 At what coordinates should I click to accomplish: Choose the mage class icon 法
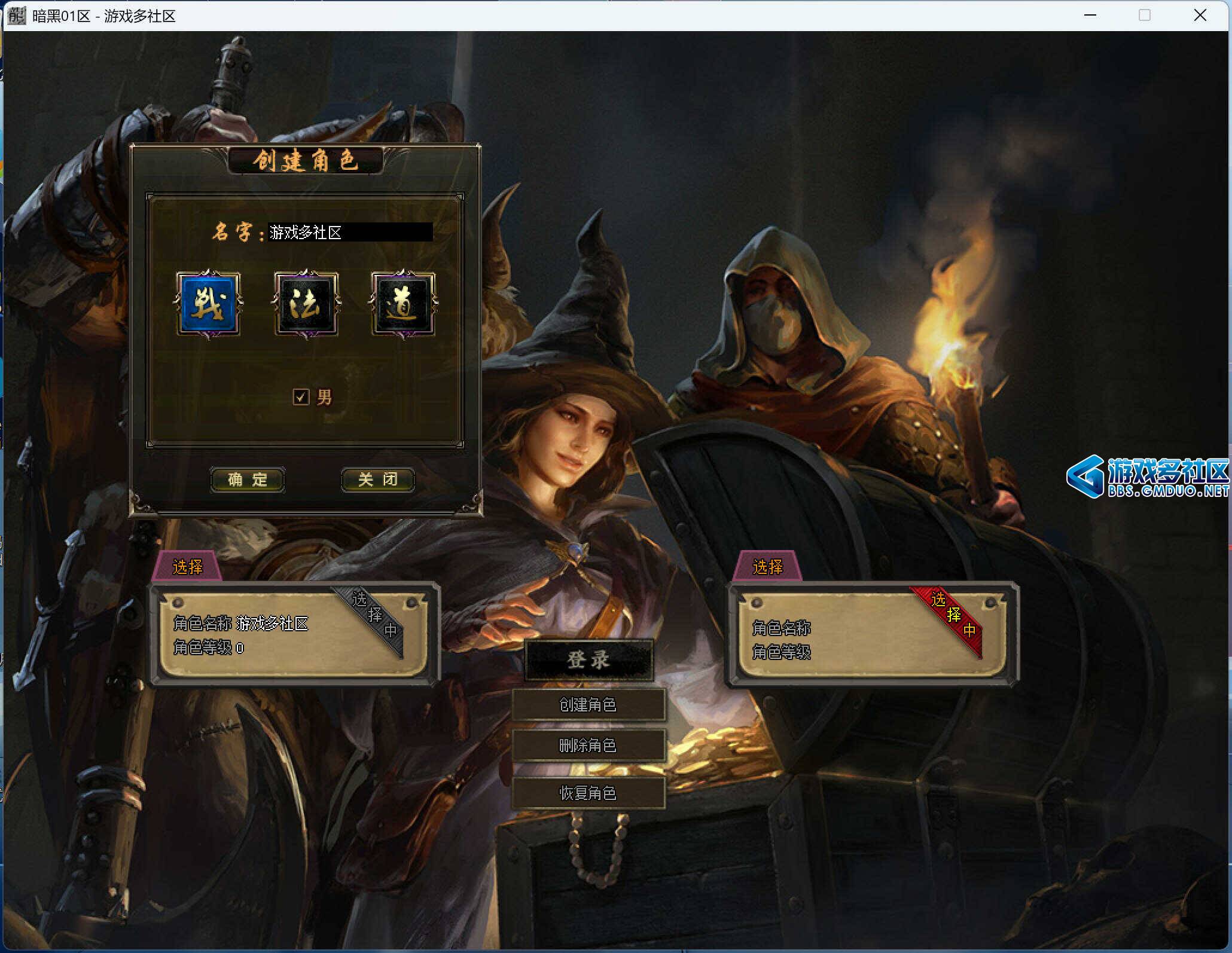(x=306, y=304)
